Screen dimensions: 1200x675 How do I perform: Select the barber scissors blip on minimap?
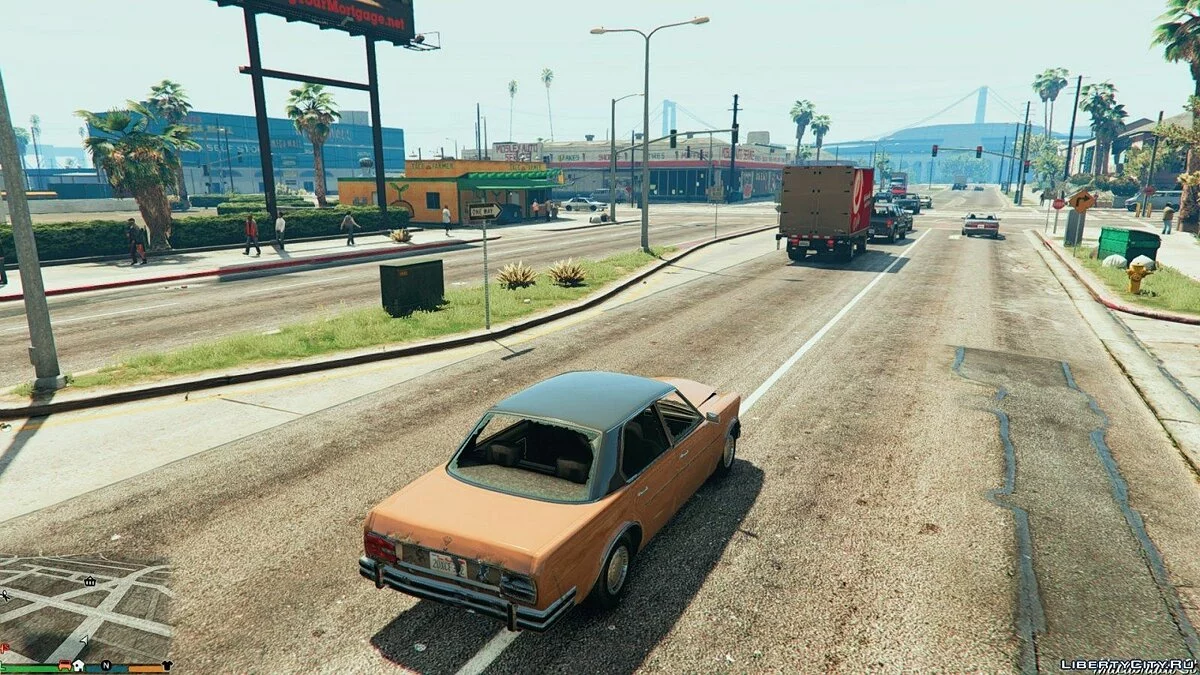tap(5, 595)
